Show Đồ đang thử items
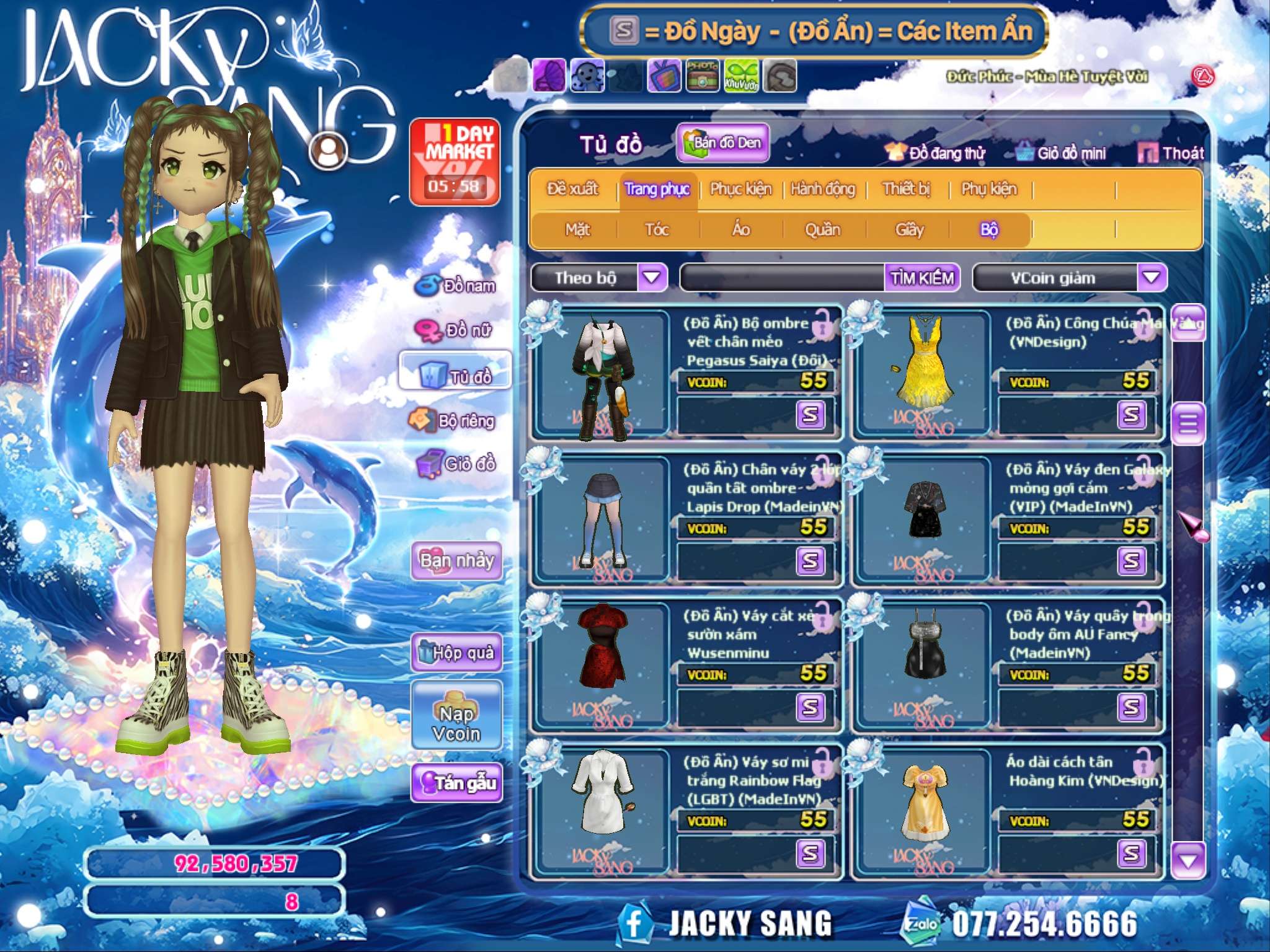 click(935, 153)
